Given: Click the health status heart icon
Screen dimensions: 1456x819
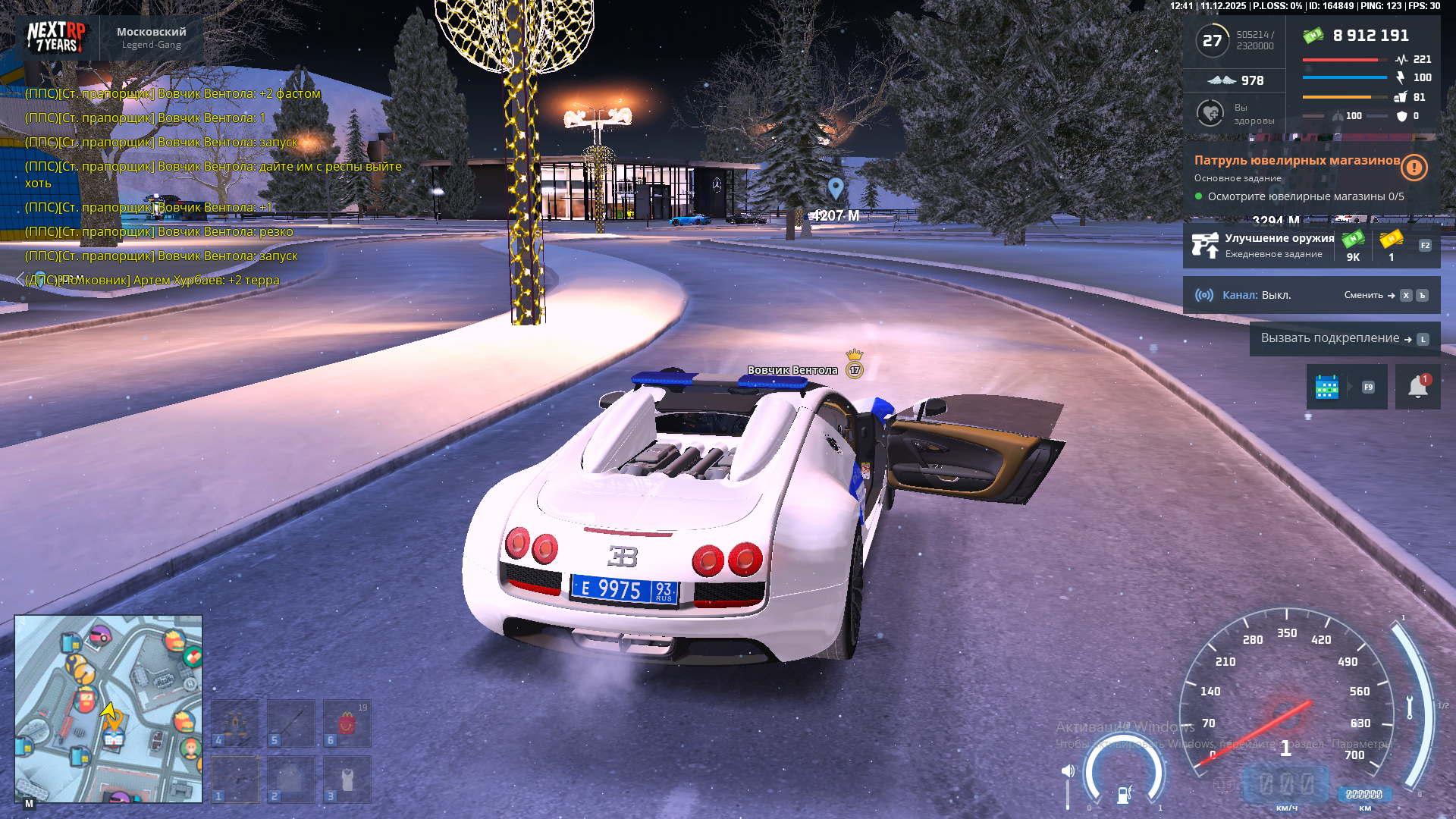Looking at the screenshot, I should (x=1210, y=113).
